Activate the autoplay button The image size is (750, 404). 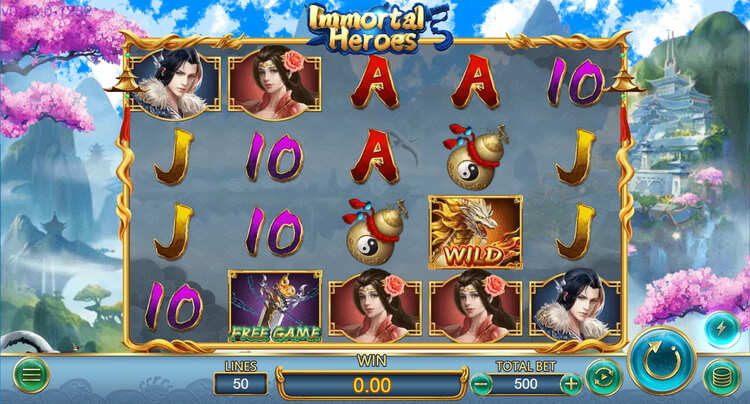(x=603, y=377)
